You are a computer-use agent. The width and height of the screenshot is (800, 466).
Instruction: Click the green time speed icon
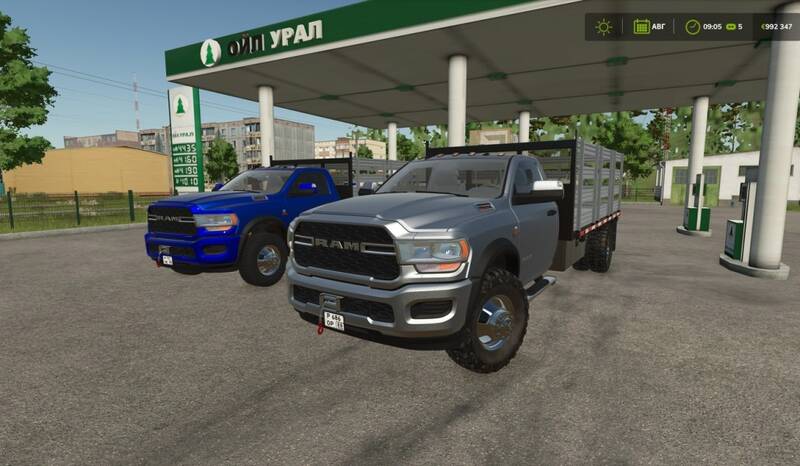point(731,27)
